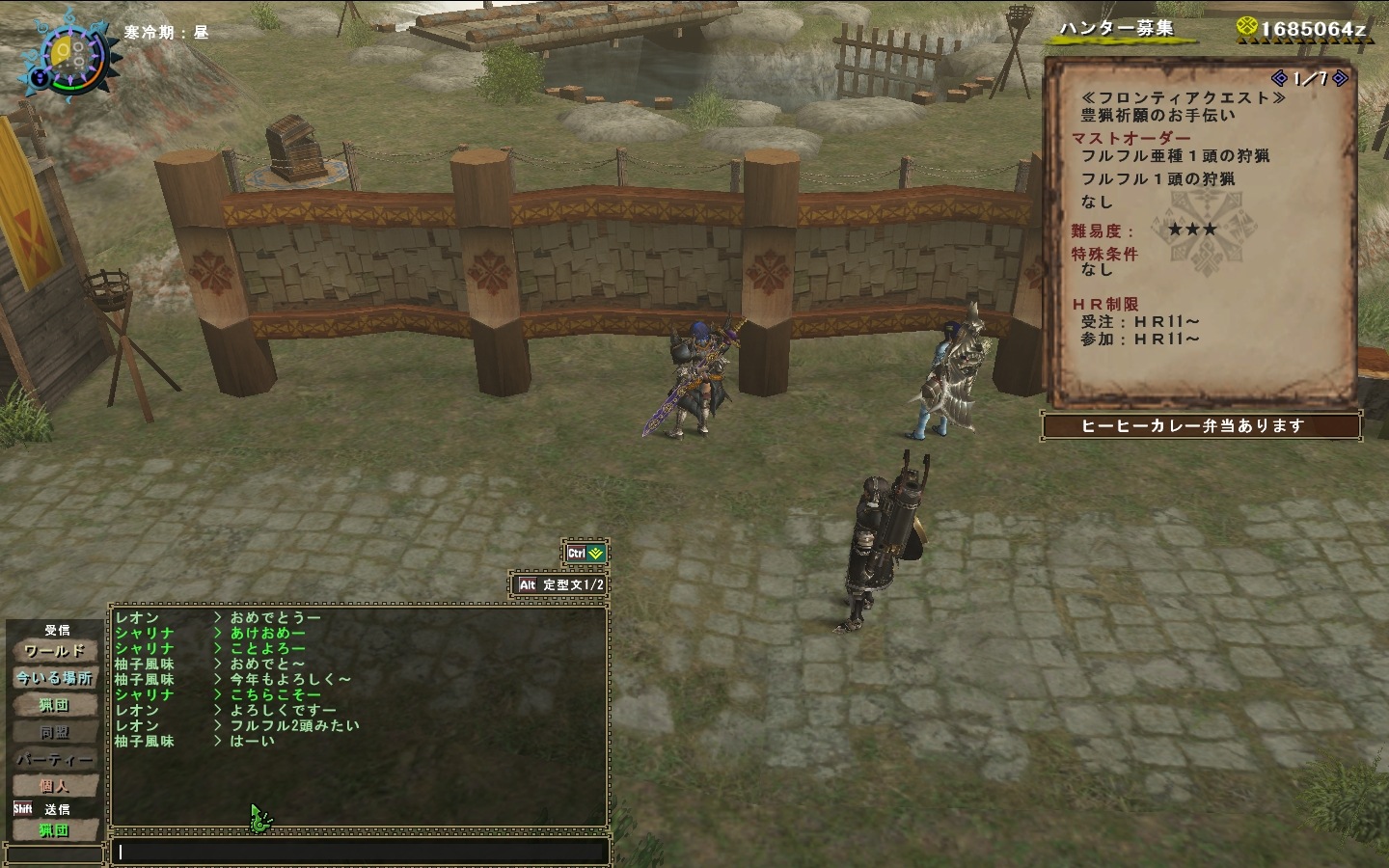Switch to the 今いる場所 chat channel
Image resolution: width=1389 pixels, height=868 pixels.
tap(54, 678)
